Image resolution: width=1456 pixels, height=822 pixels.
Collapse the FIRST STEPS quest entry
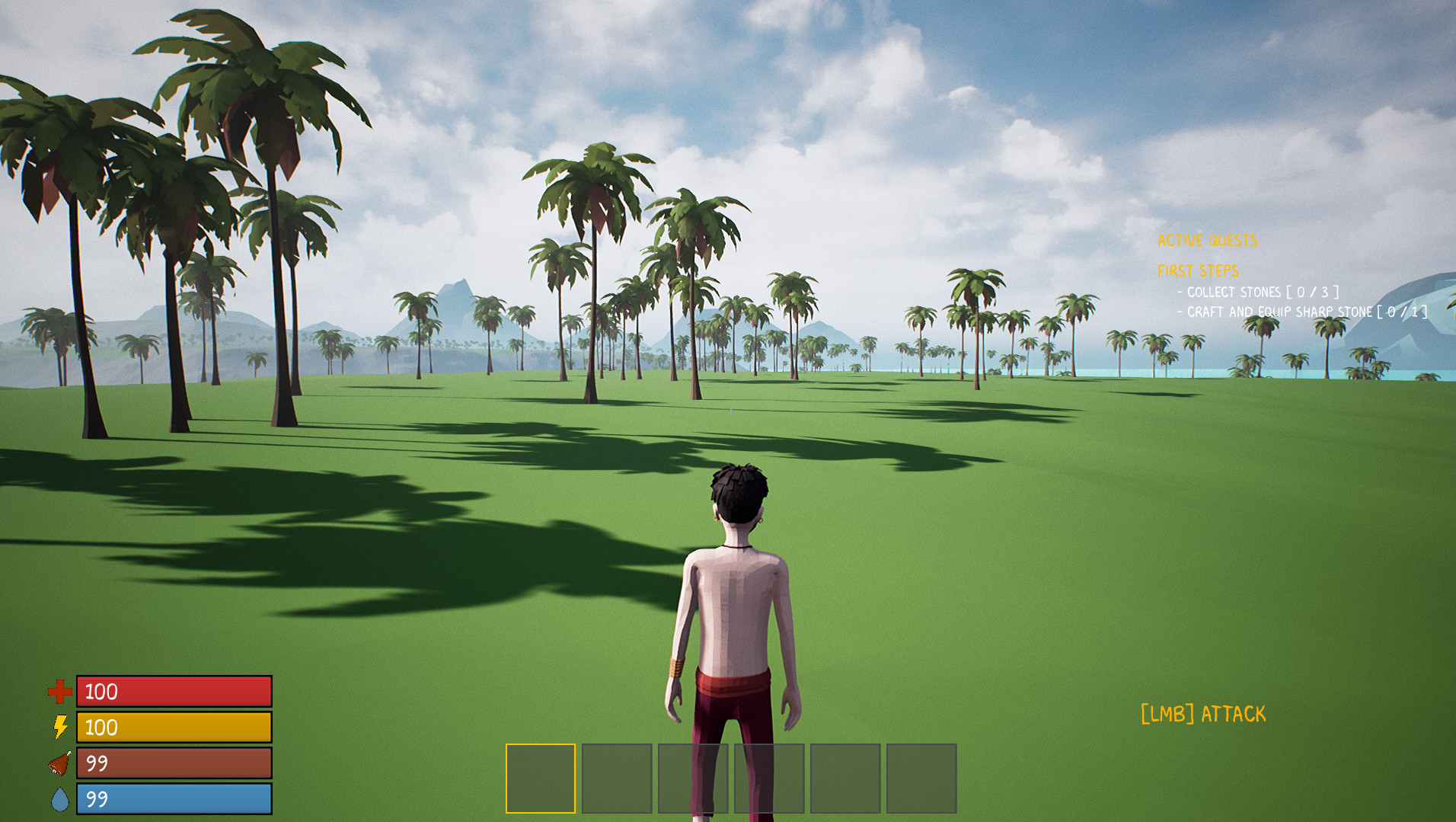point(1198,270)
